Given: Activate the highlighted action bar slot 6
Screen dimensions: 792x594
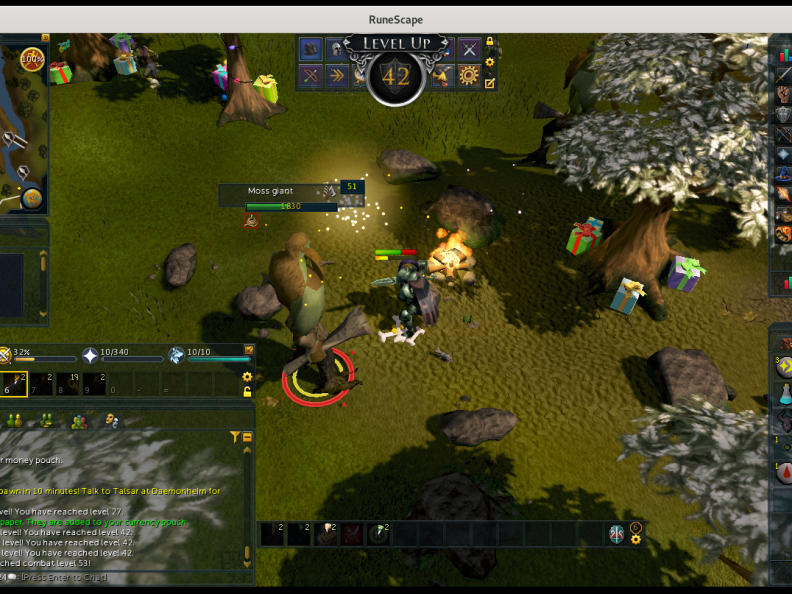Looking at the screenshot, I should pos(13,384).
